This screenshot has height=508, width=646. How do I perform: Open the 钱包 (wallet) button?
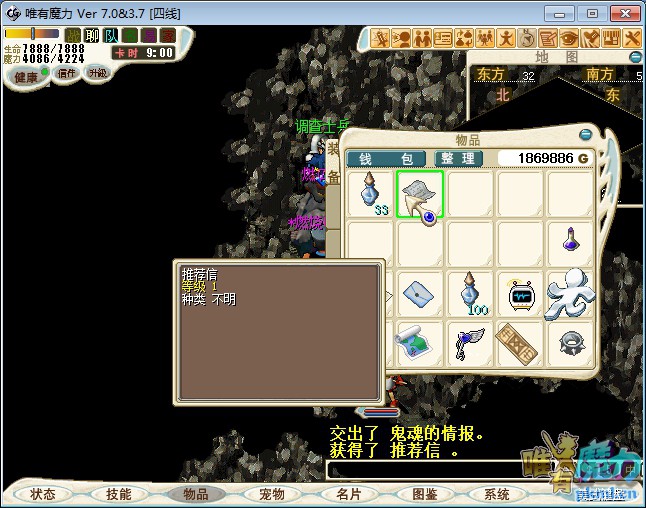click(386, 159)
